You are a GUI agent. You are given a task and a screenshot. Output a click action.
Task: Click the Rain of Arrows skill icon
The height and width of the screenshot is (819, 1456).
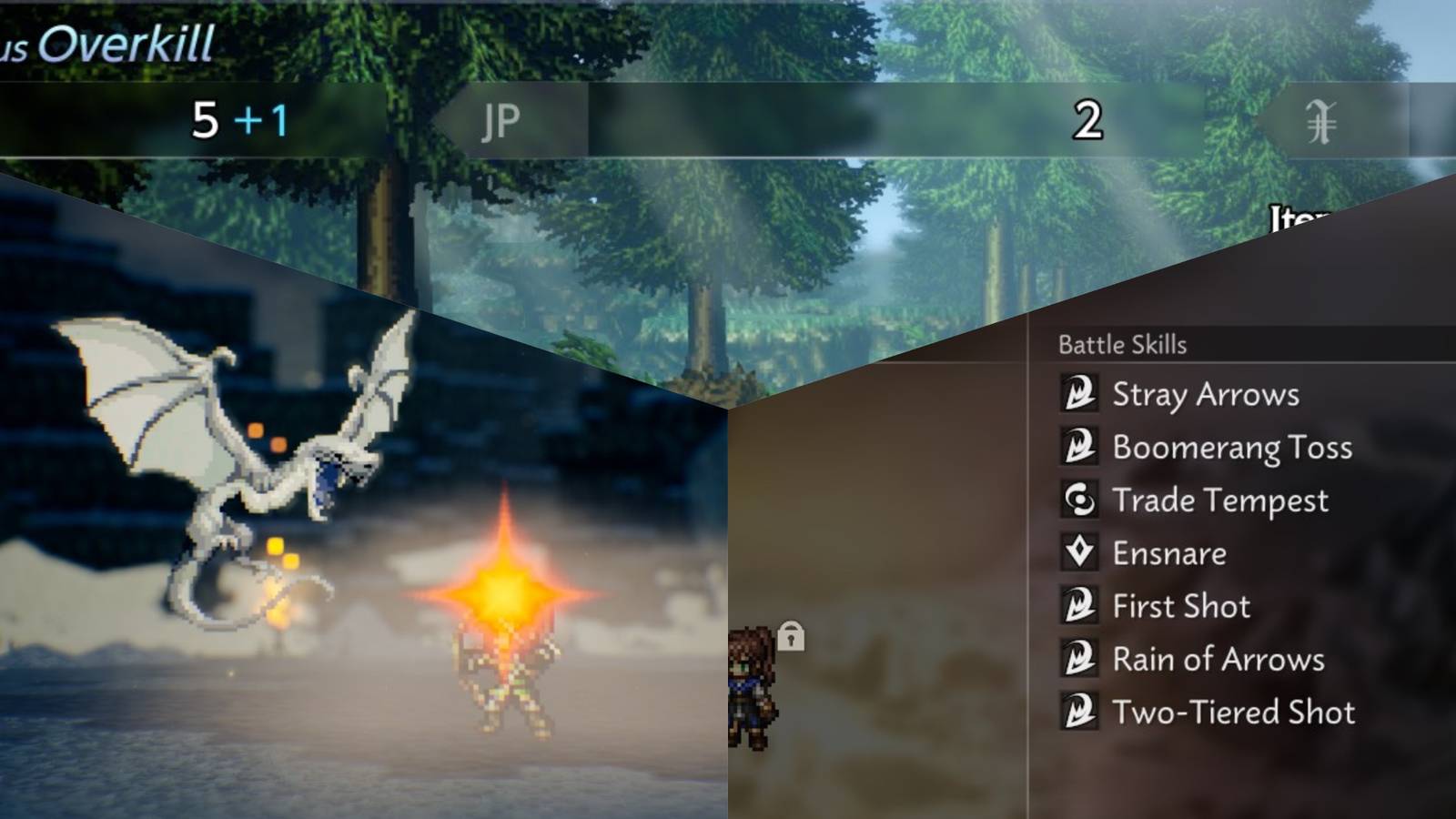pyautogui.click(x=1081, y=659)
